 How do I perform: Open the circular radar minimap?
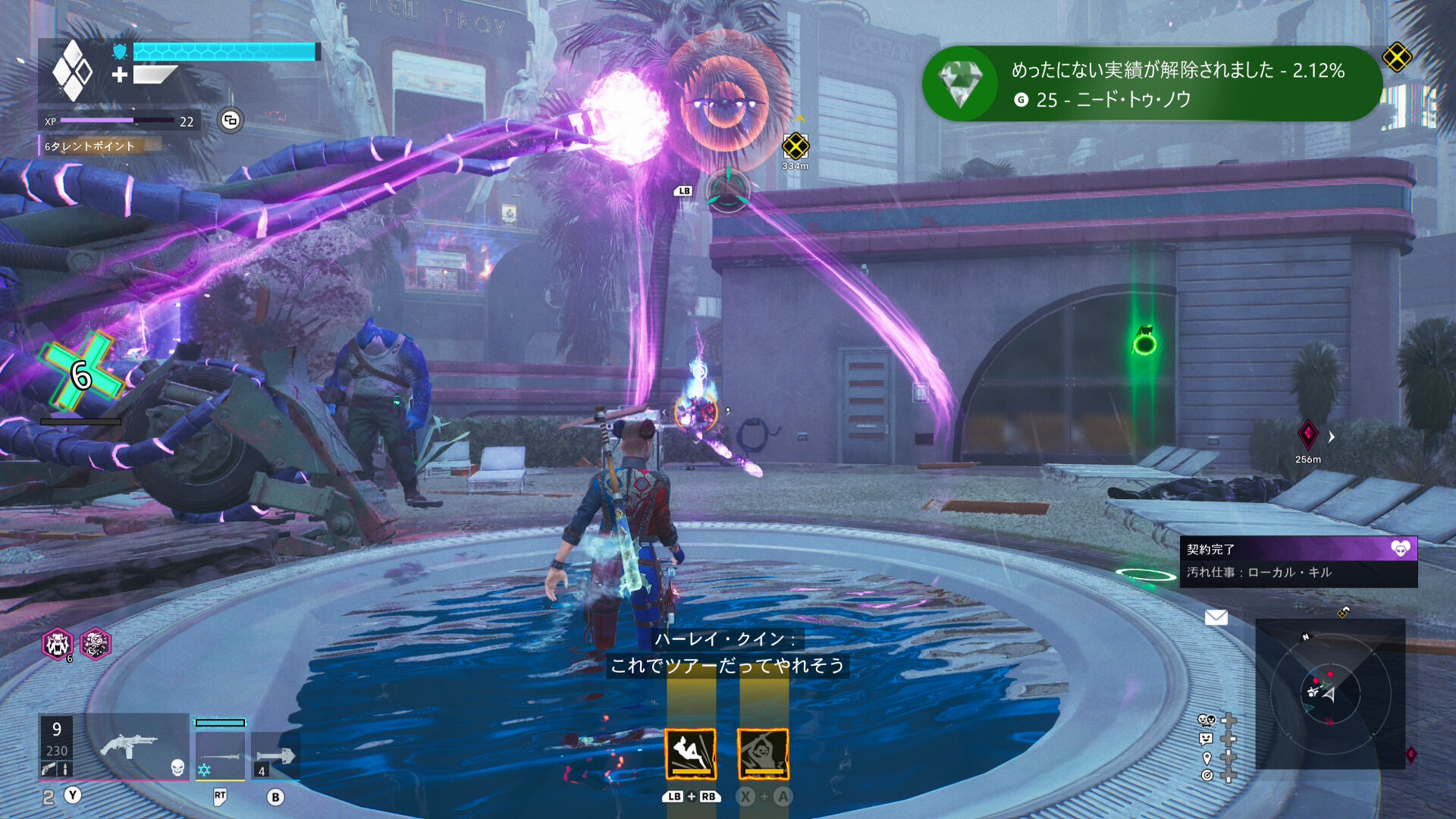pyautogui.click(x=1329, y=693)
